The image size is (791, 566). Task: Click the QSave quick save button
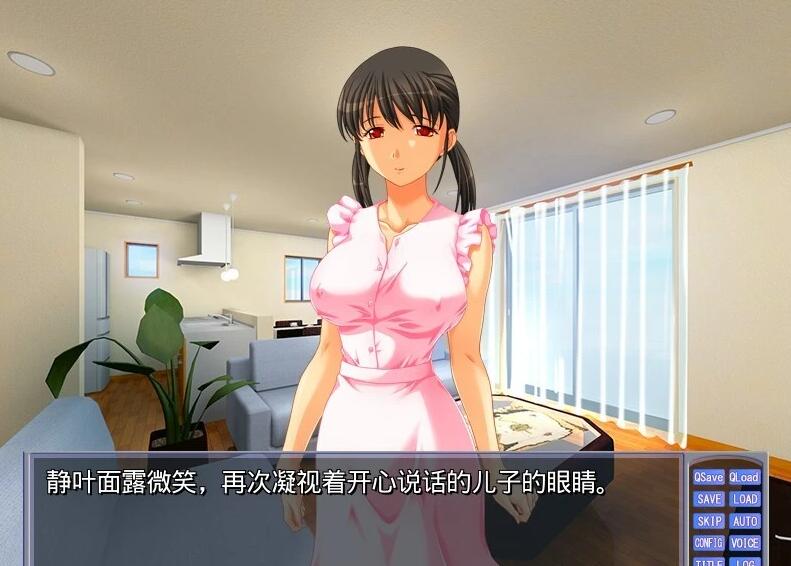708,477
